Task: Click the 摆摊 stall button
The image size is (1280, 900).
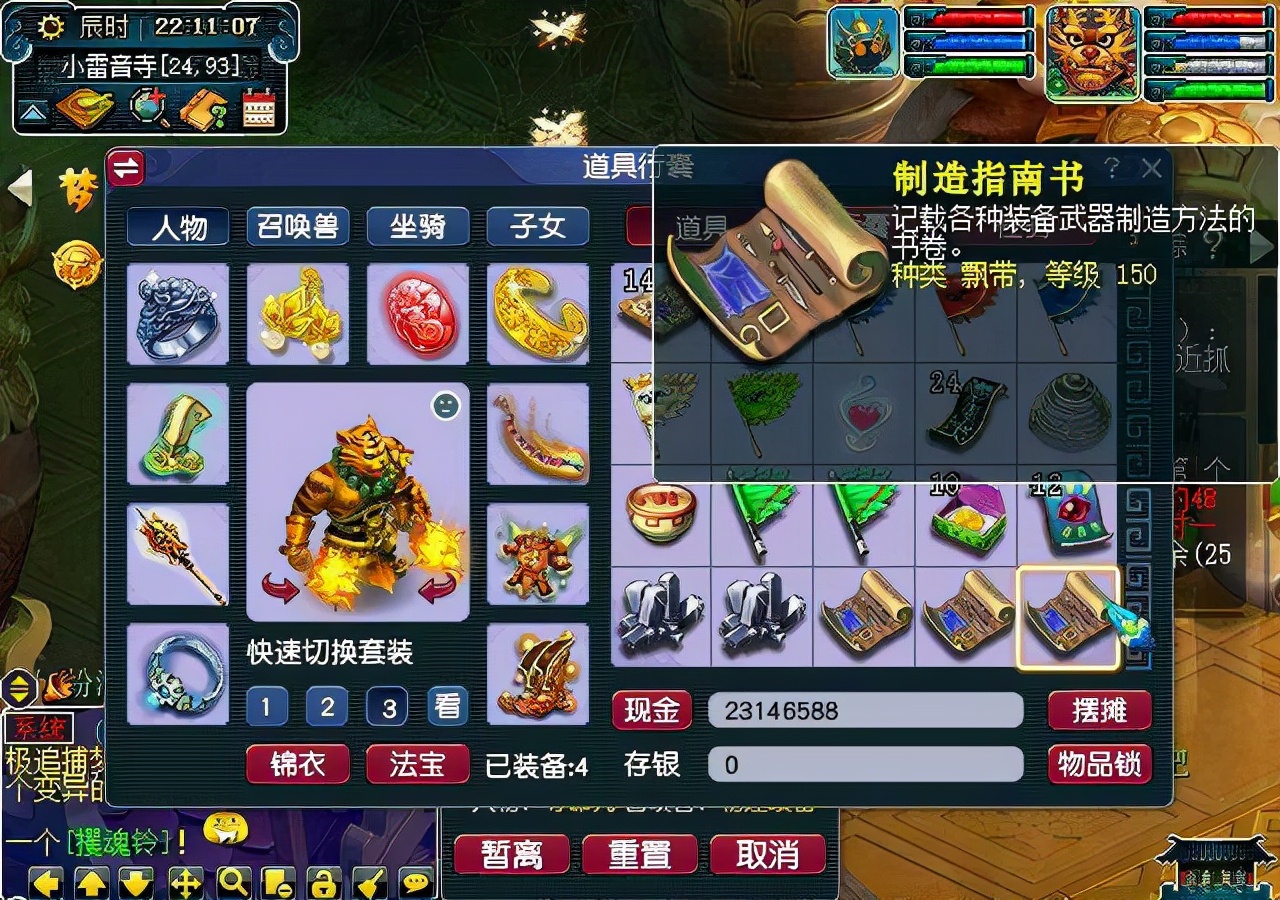Action: coord(1098,711)
